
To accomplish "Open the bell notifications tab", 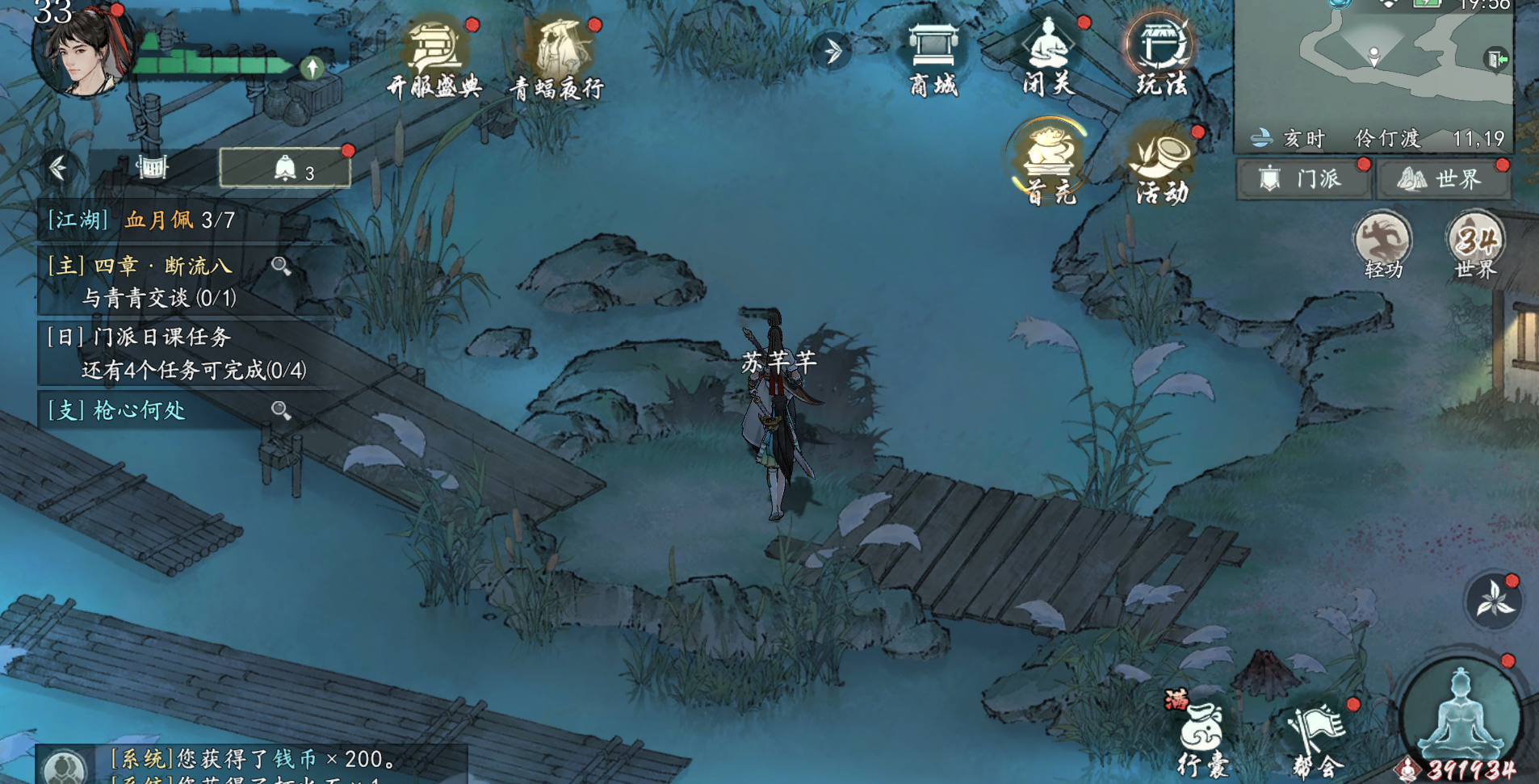I will click(285, 168).
